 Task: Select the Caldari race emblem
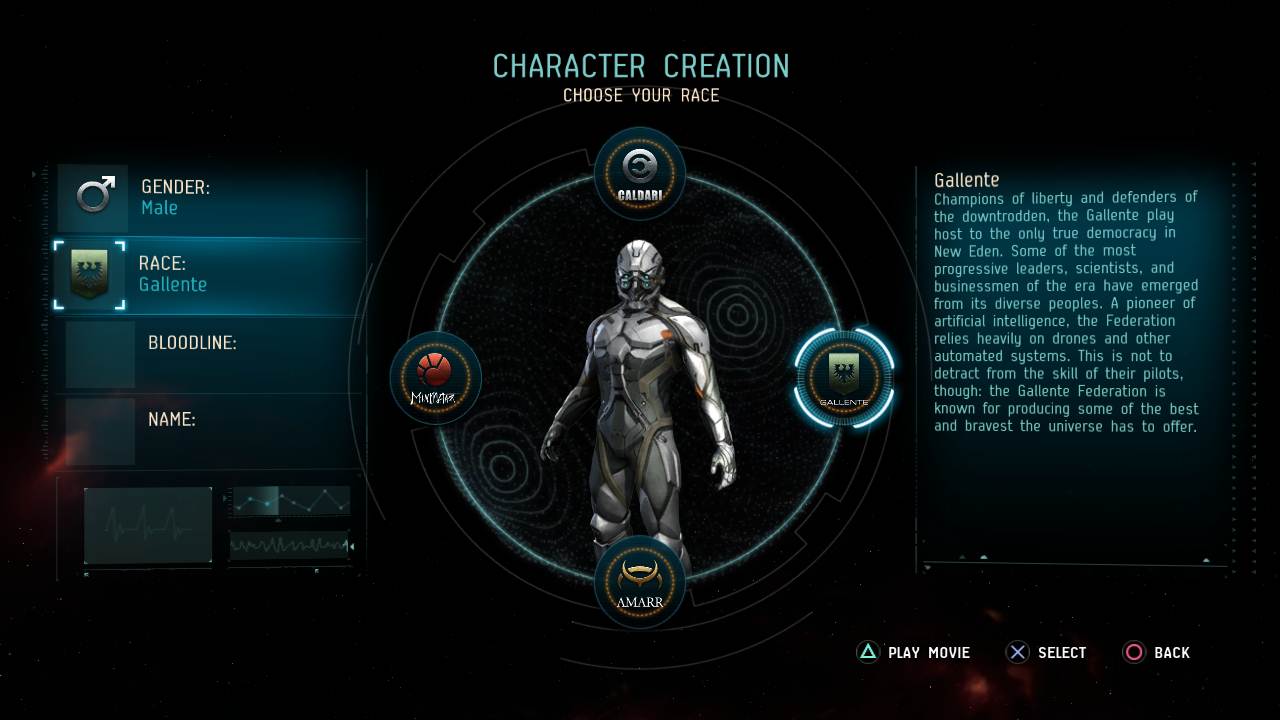point(640,172)
